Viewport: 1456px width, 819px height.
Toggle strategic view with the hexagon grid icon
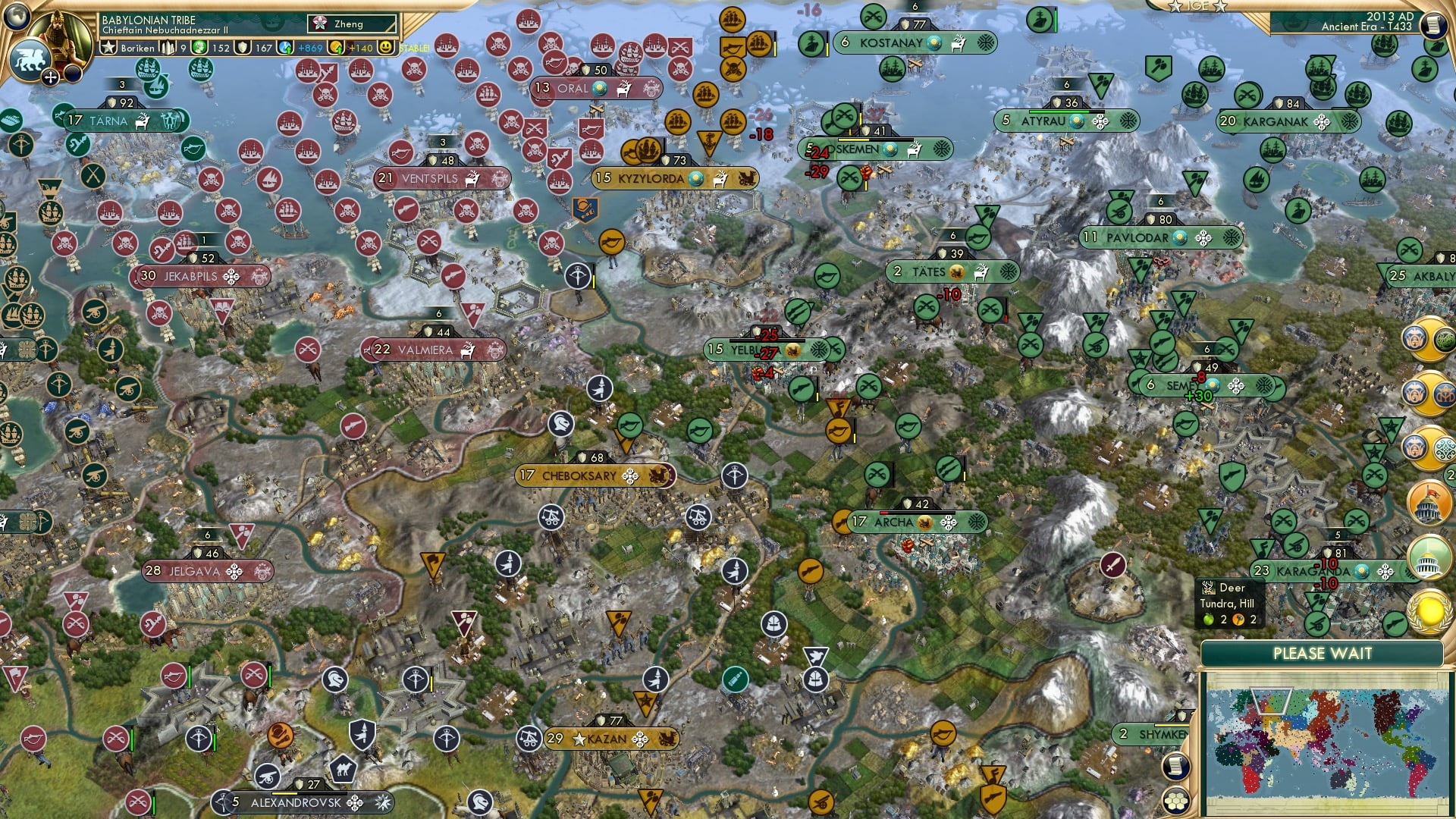1176,801
